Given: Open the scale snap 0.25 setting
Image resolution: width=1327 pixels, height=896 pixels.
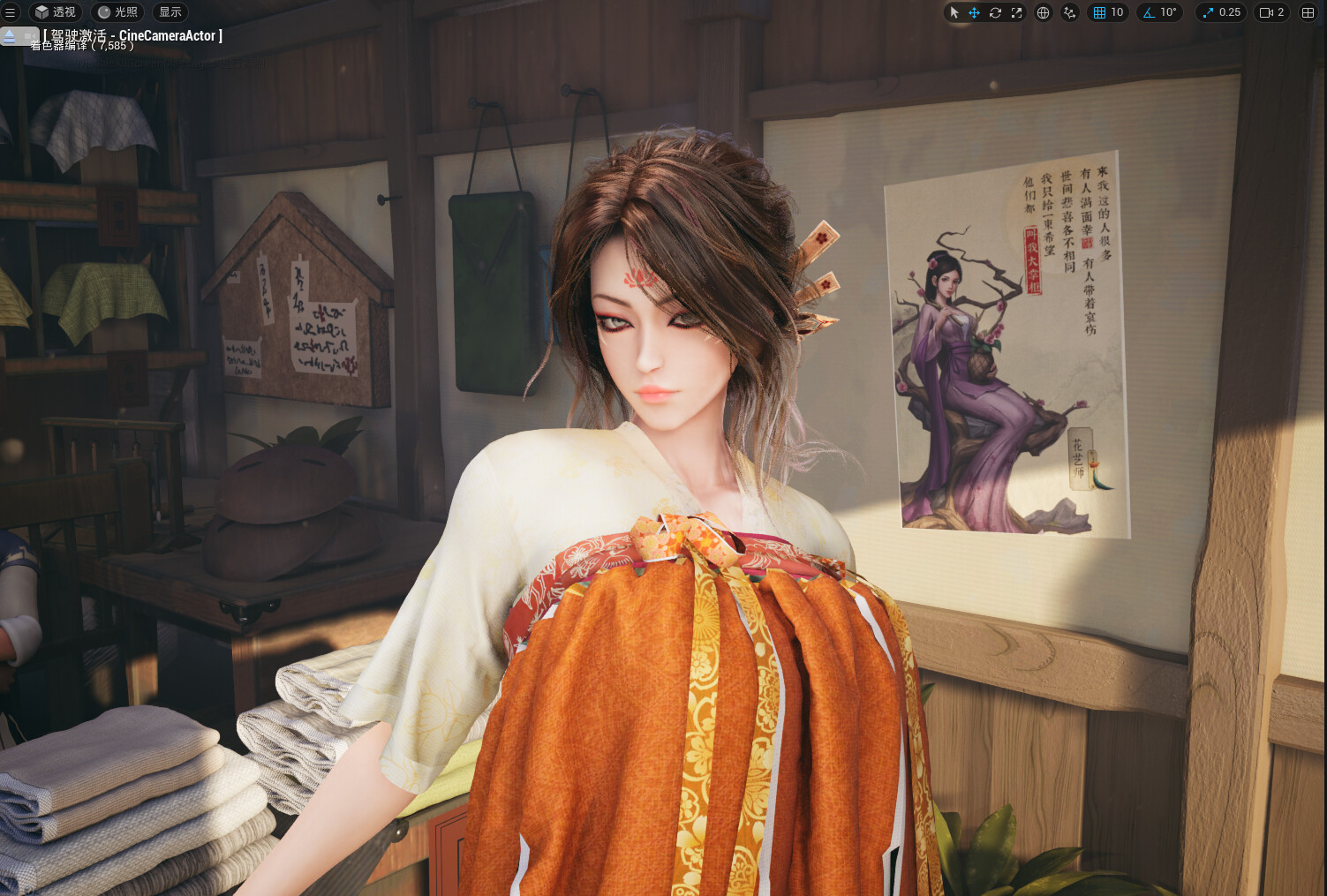Looking at the screenshot, I should pos(1221,12).
